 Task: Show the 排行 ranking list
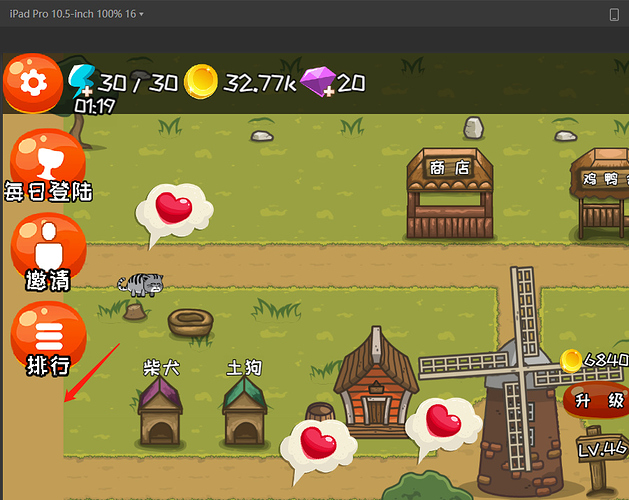coord(47,337)
